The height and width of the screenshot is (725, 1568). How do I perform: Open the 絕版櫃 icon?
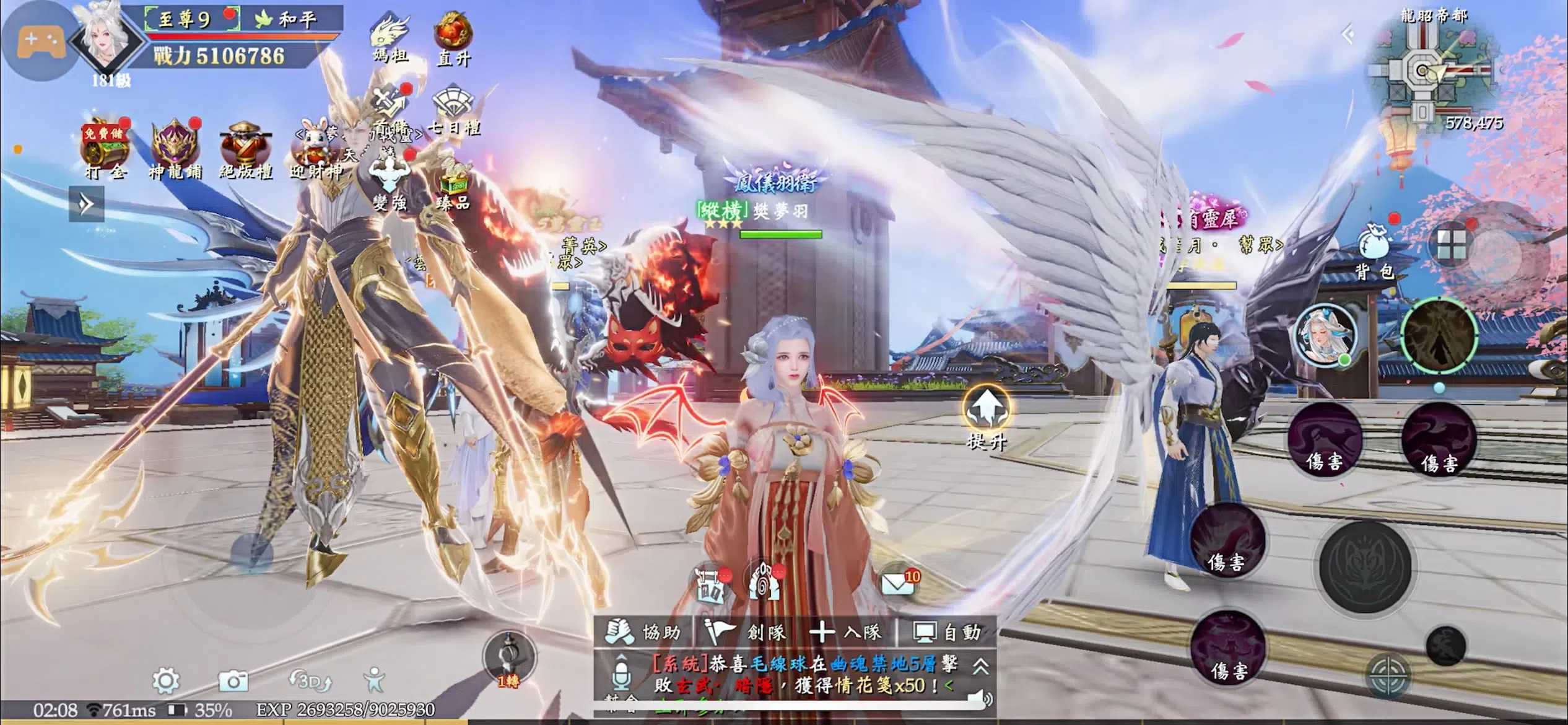tap(245, 150)
